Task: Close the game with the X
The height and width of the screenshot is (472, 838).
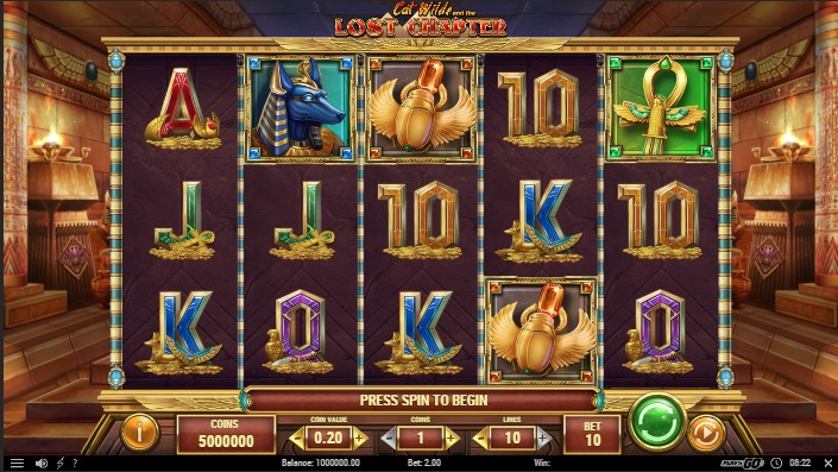Action: (x=827, y=464)
